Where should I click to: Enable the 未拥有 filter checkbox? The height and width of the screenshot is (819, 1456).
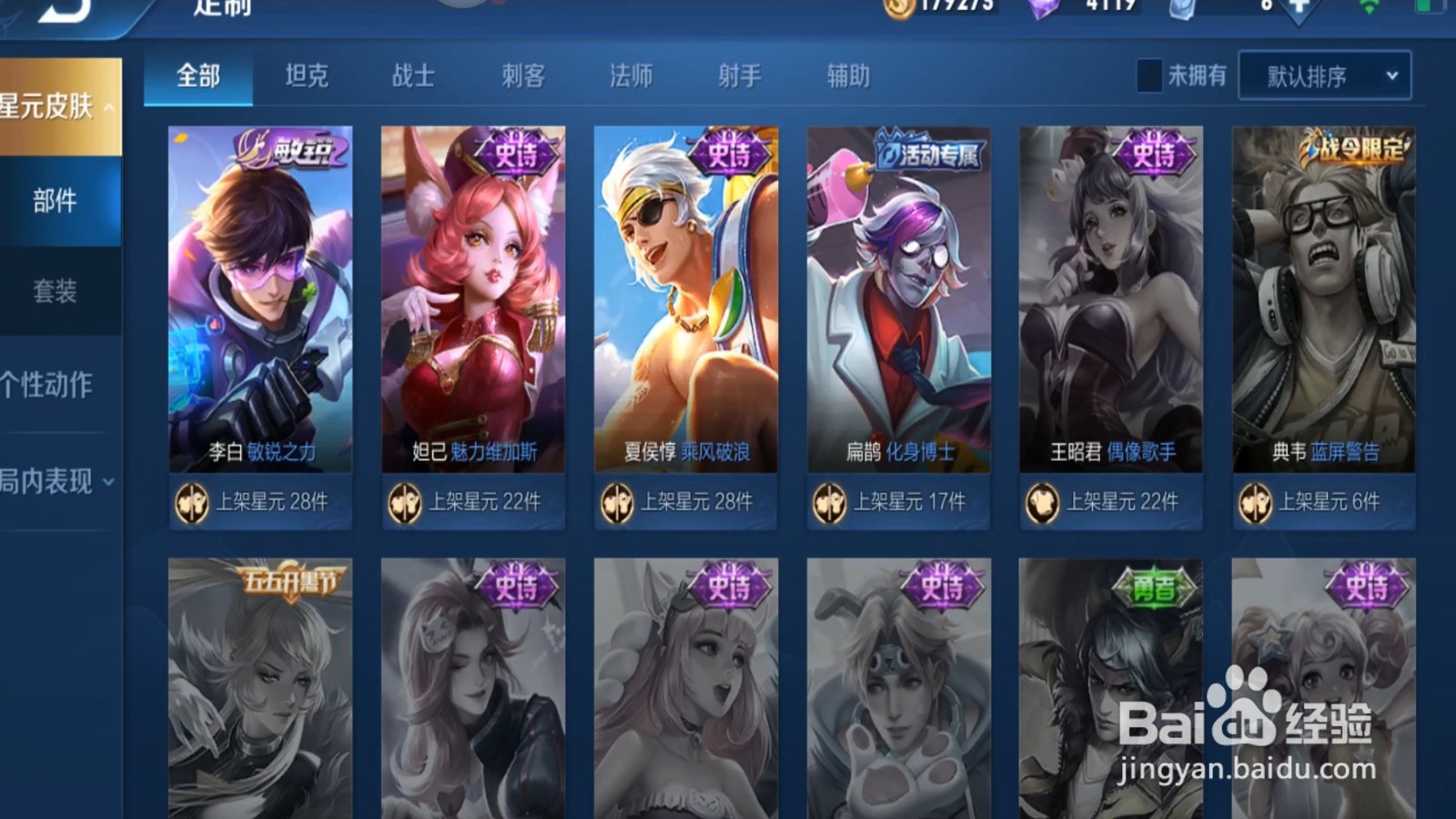[1149, 76]
